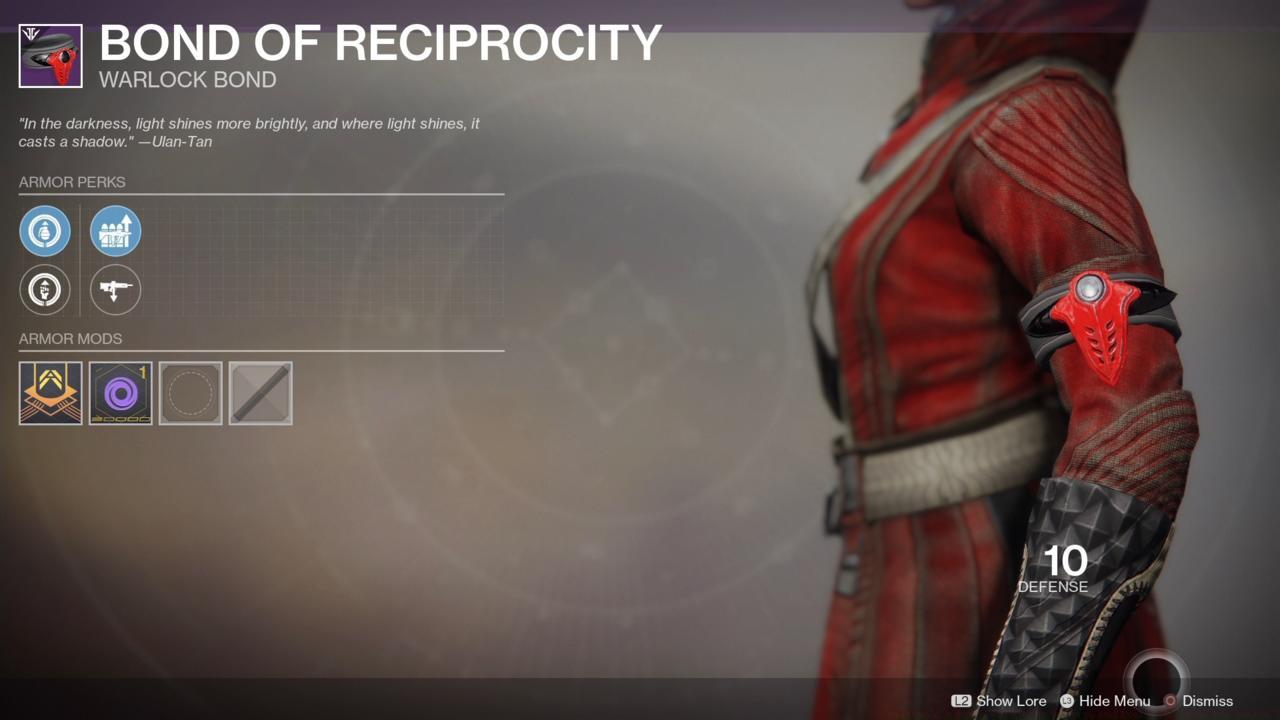1280x720 pixels.
Task: Select the empty circular mod slot
Action: [x=190, y=393]
